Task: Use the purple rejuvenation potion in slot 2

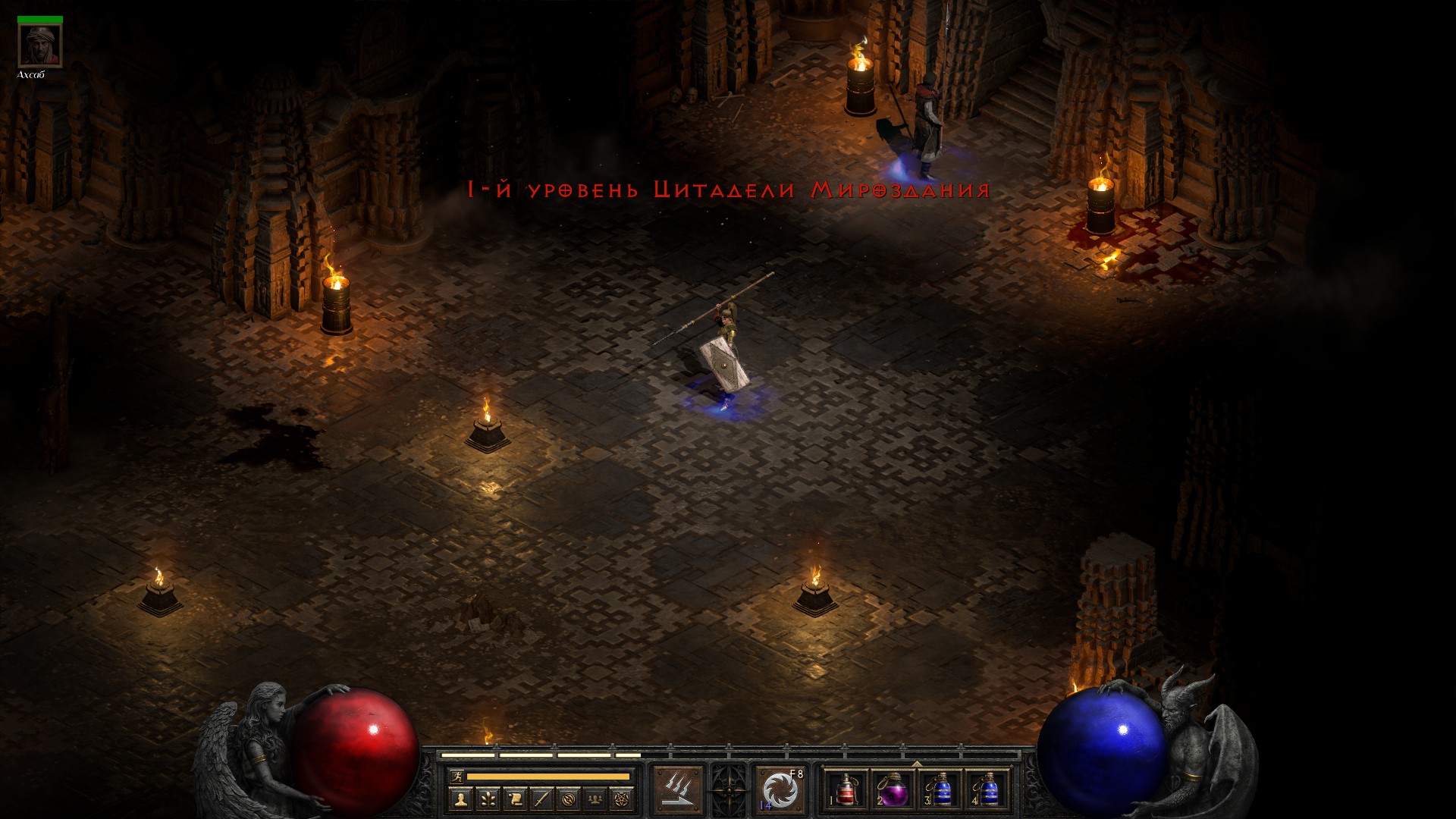Action: [893, 790]
